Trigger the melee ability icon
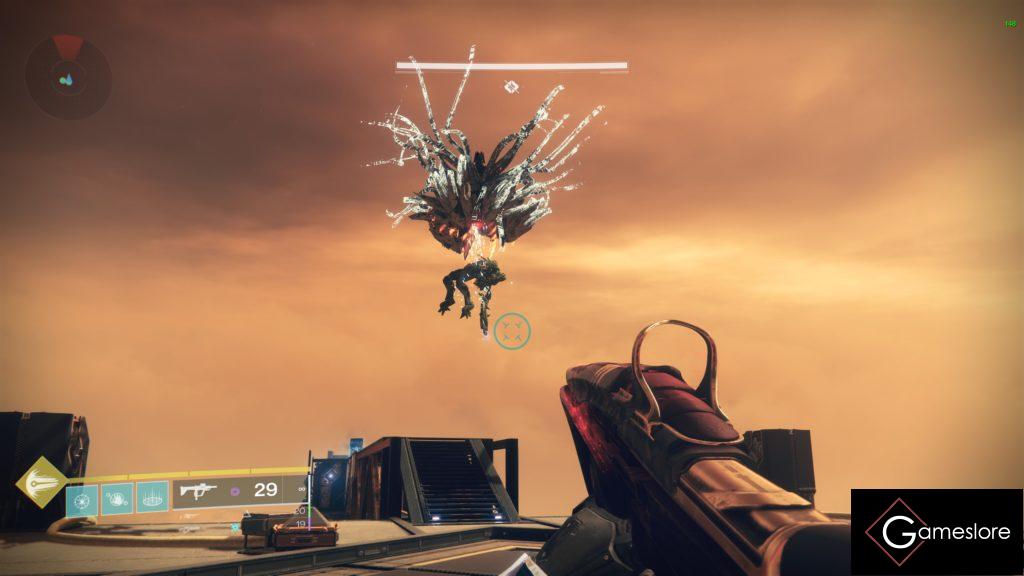The width and height of the screenshot is (1024, 576). [x=117, y=497]
